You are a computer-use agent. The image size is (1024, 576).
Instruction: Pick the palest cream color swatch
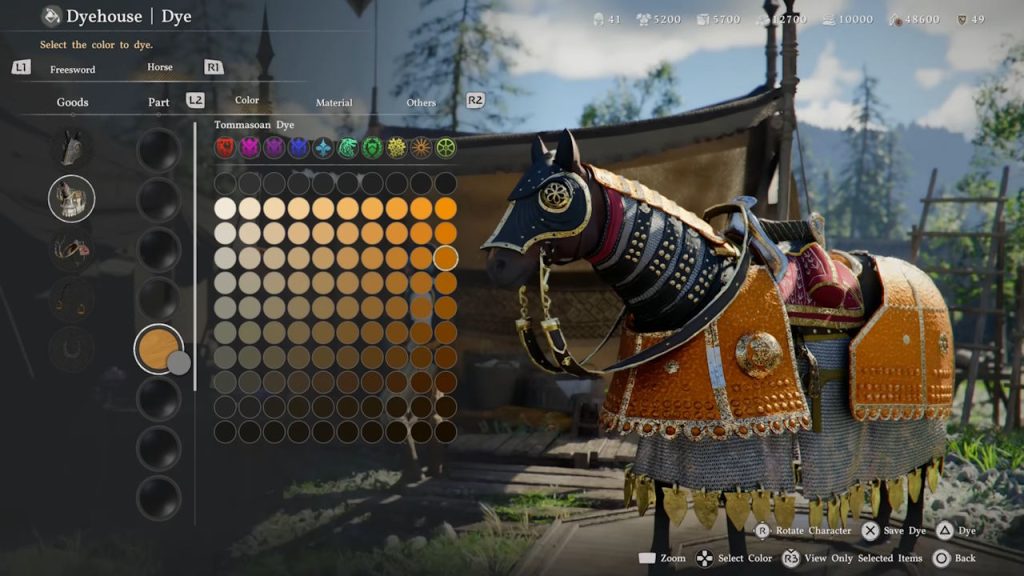(x=226, y=208)
